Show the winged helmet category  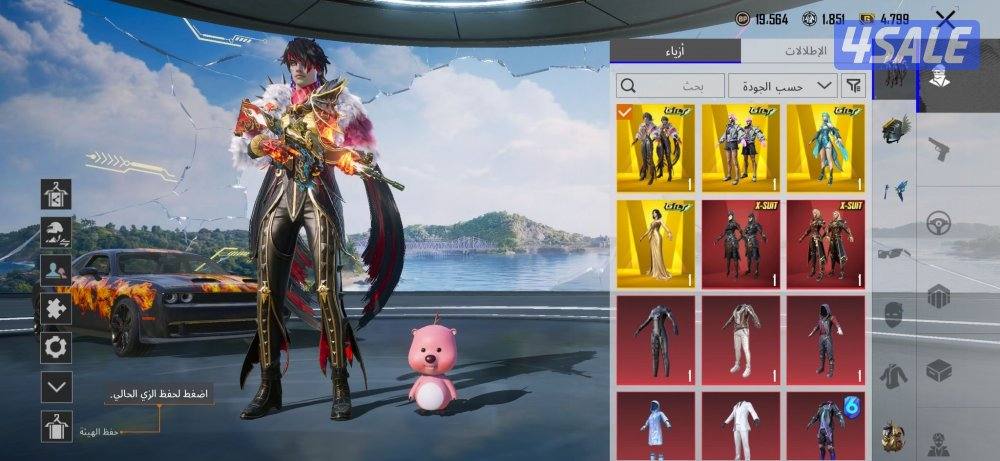894,130
